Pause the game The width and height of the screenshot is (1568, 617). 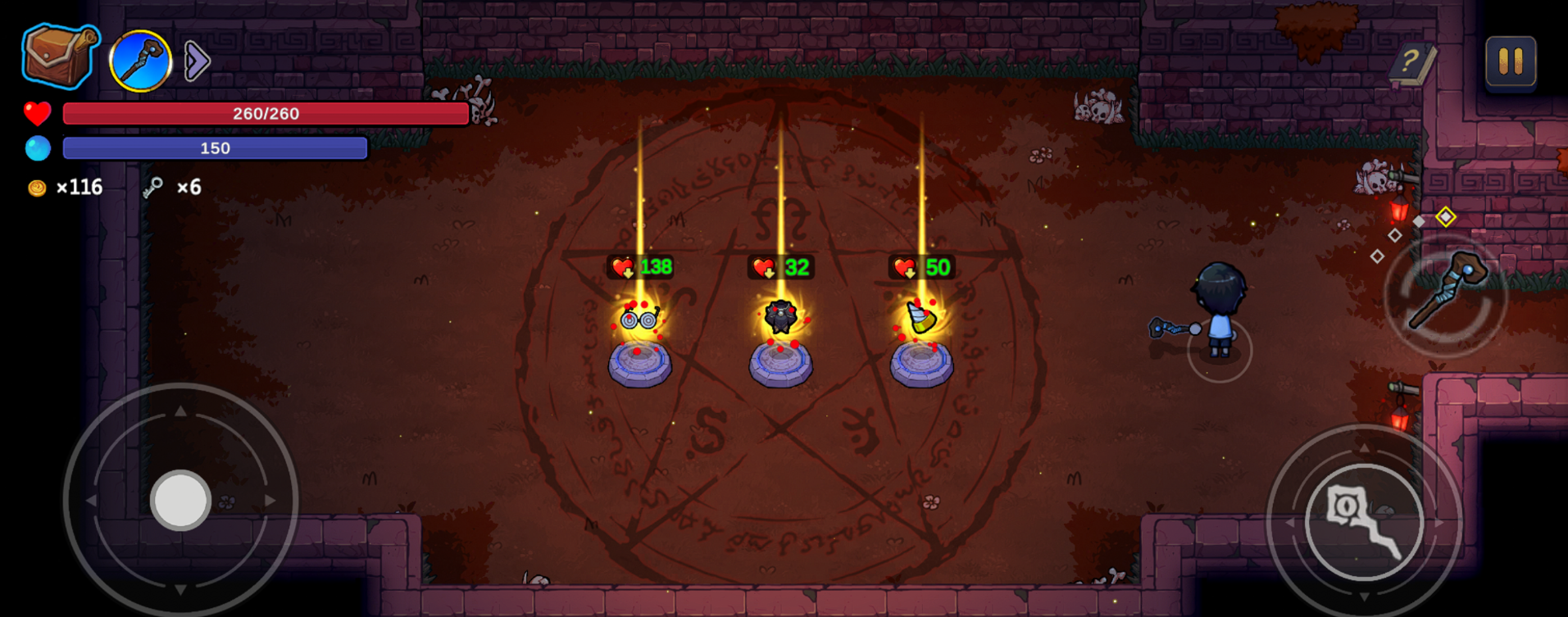(1510, 61)
